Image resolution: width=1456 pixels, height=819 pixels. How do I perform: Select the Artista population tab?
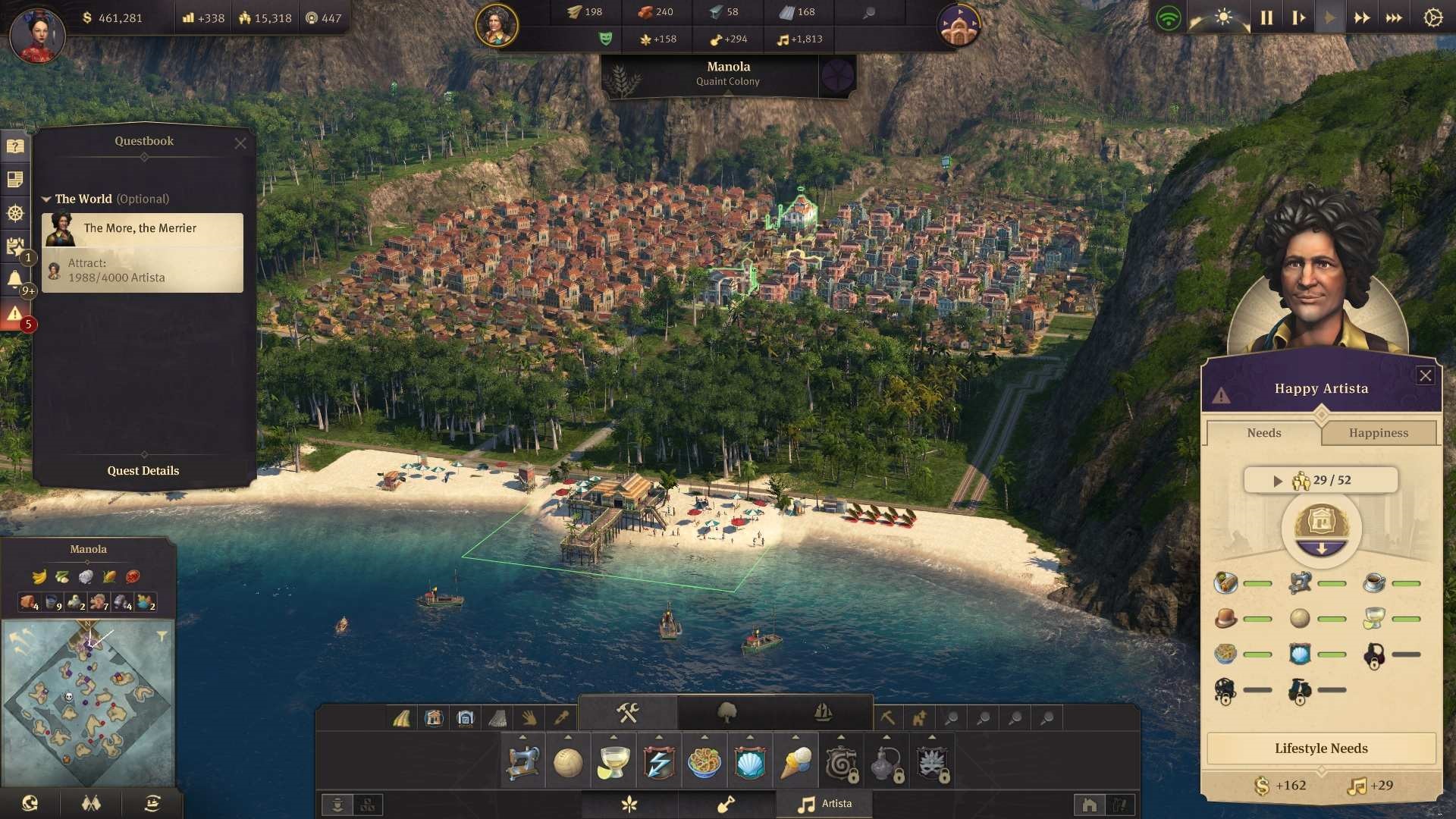[x=824, y=803]
